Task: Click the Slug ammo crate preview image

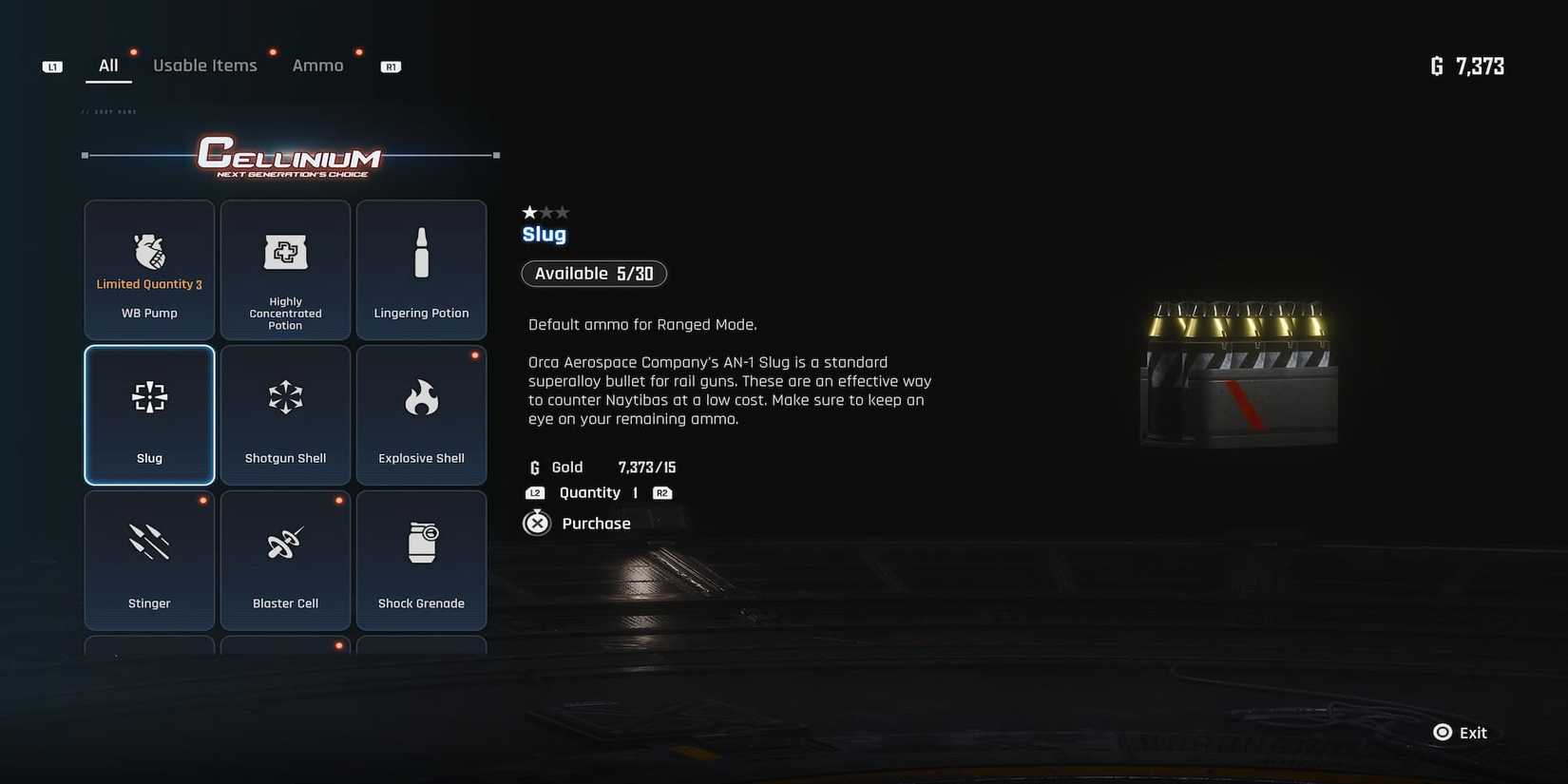Action: 1235,371
